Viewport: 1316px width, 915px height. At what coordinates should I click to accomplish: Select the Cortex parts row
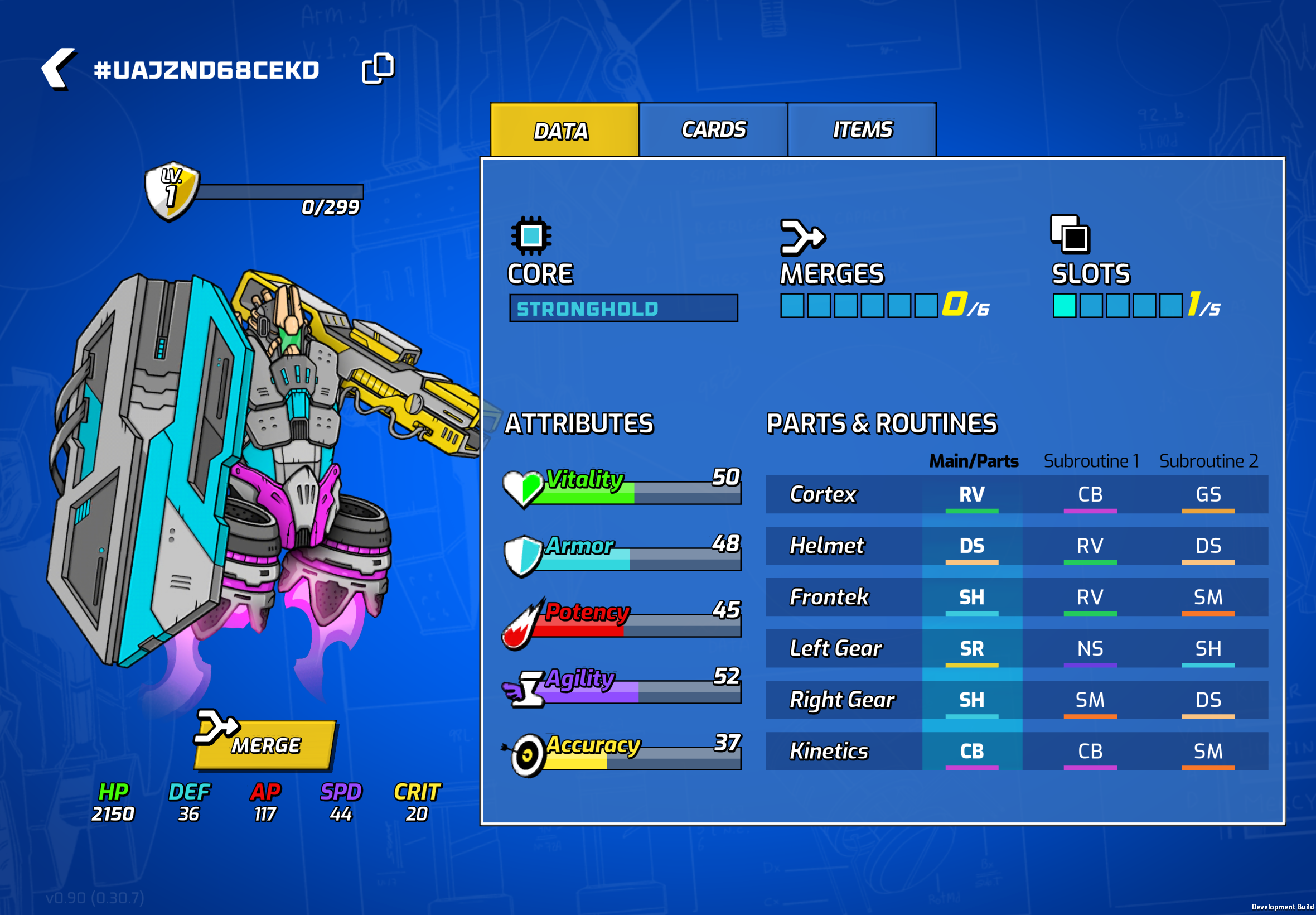pyautogui.click(x=1017, y=494)
